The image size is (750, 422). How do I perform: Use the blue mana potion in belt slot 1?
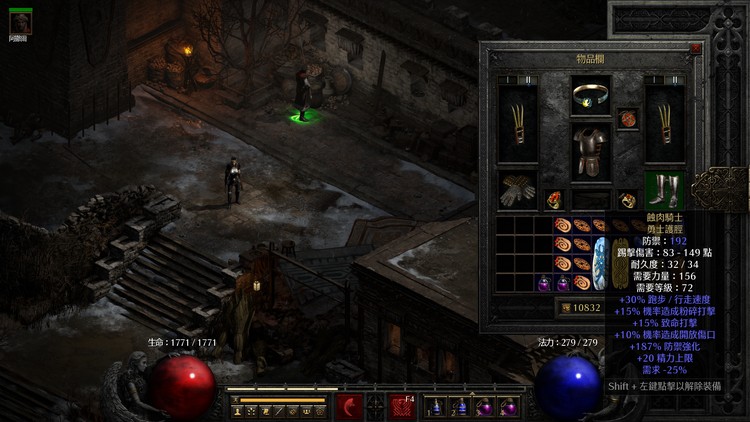coord(434,407)
